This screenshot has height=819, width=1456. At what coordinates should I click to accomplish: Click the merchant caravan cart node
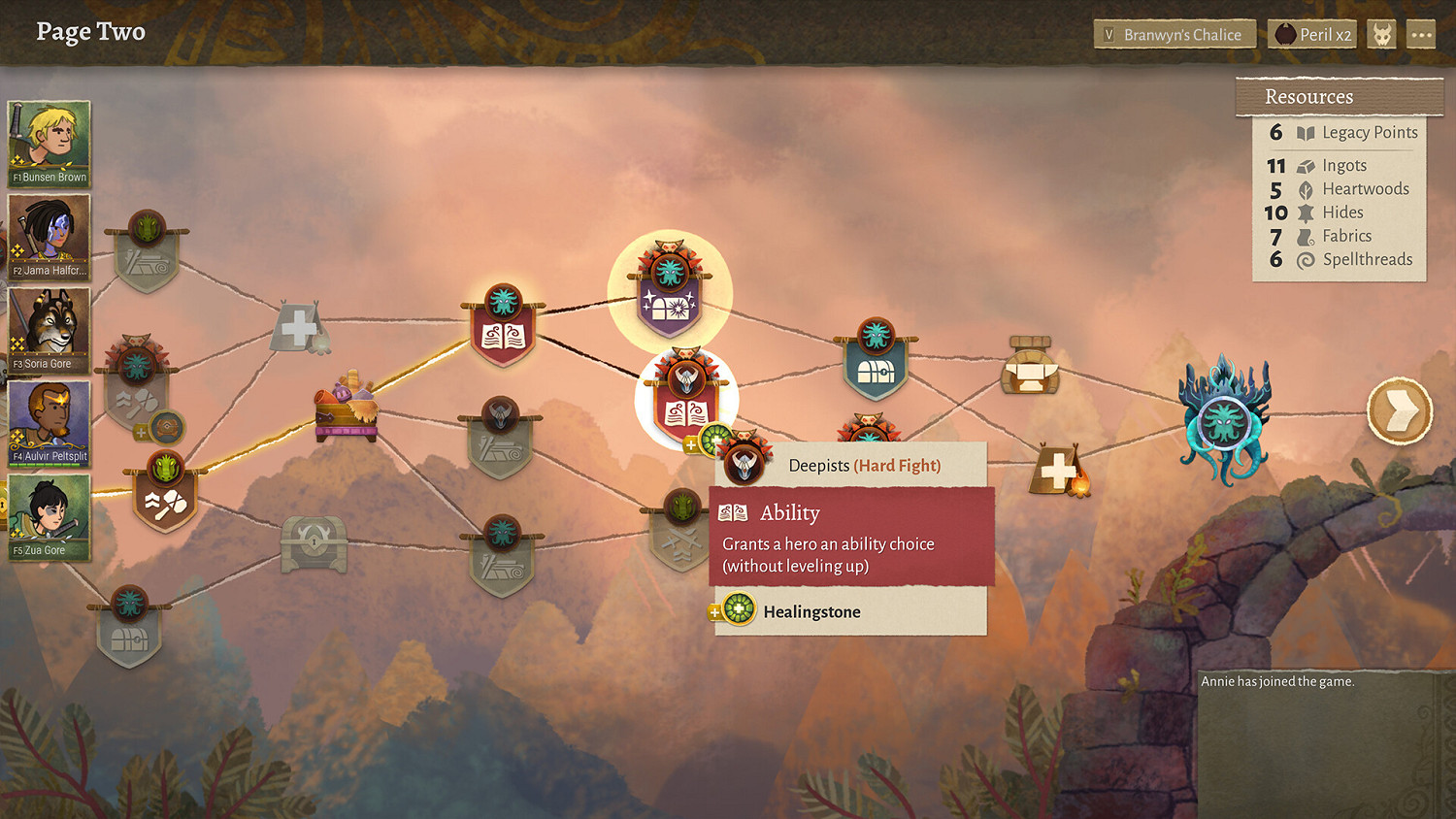click(x=345, y=408)
